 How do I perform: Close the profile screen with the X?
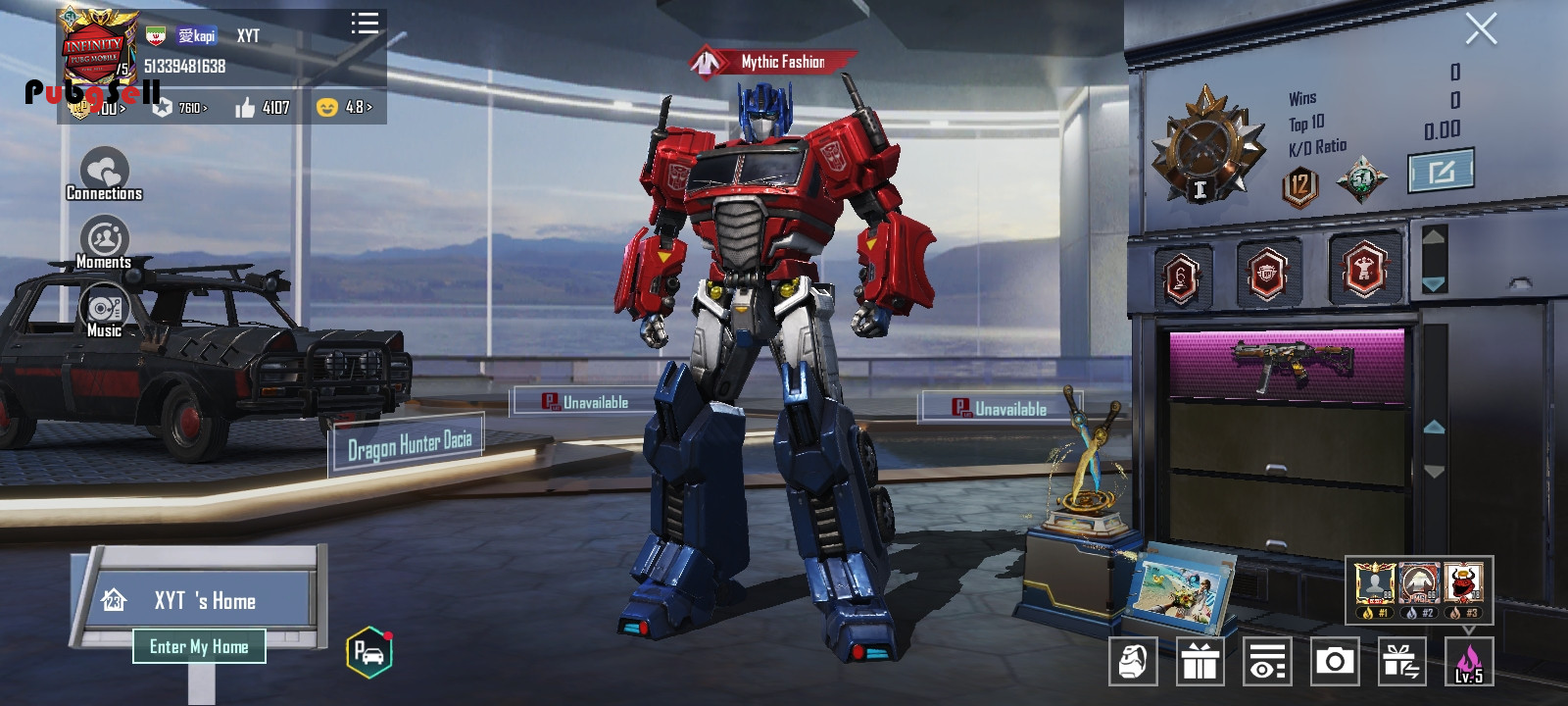(1480, 29)
